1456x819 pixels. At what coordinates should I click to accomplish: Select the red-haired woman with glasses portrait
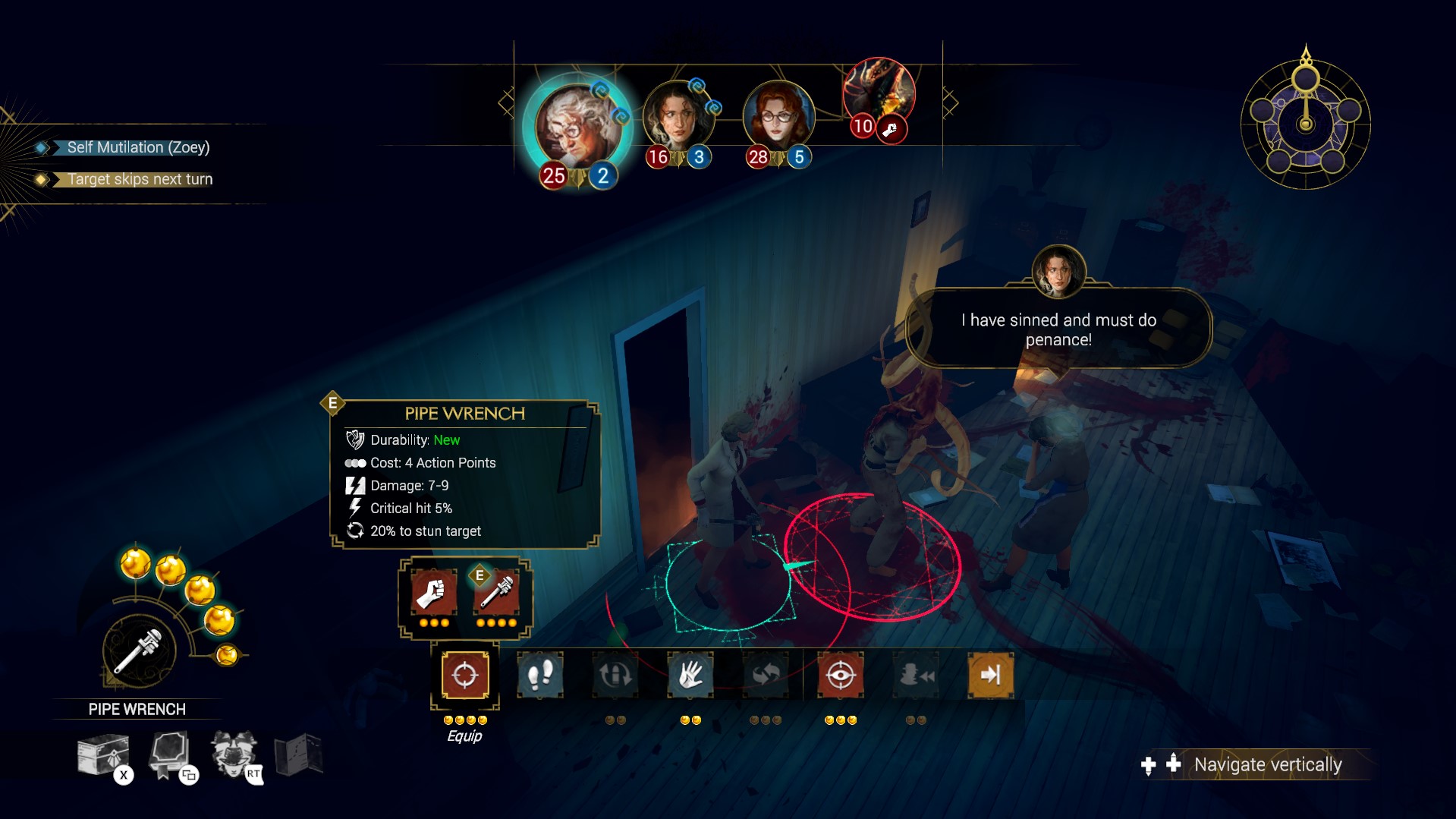(778, 118)
